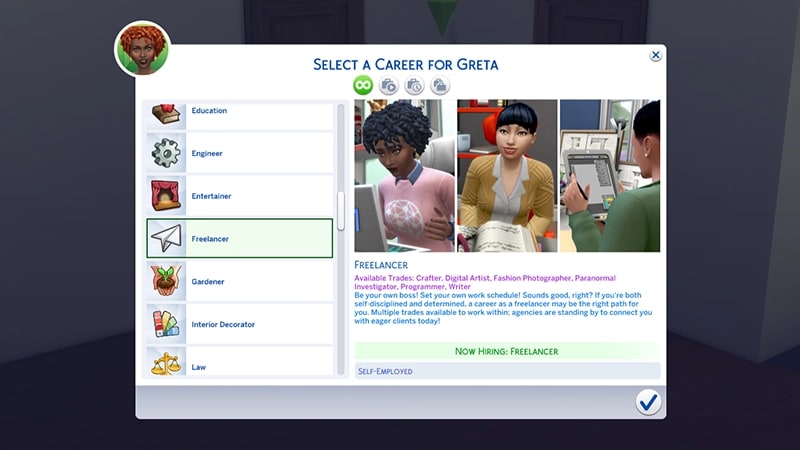Image resolution: width=800 pixels, height=450 pixels.
Task: Filter careers by the briefcase with play icon
Action: (x=388, y=86)
